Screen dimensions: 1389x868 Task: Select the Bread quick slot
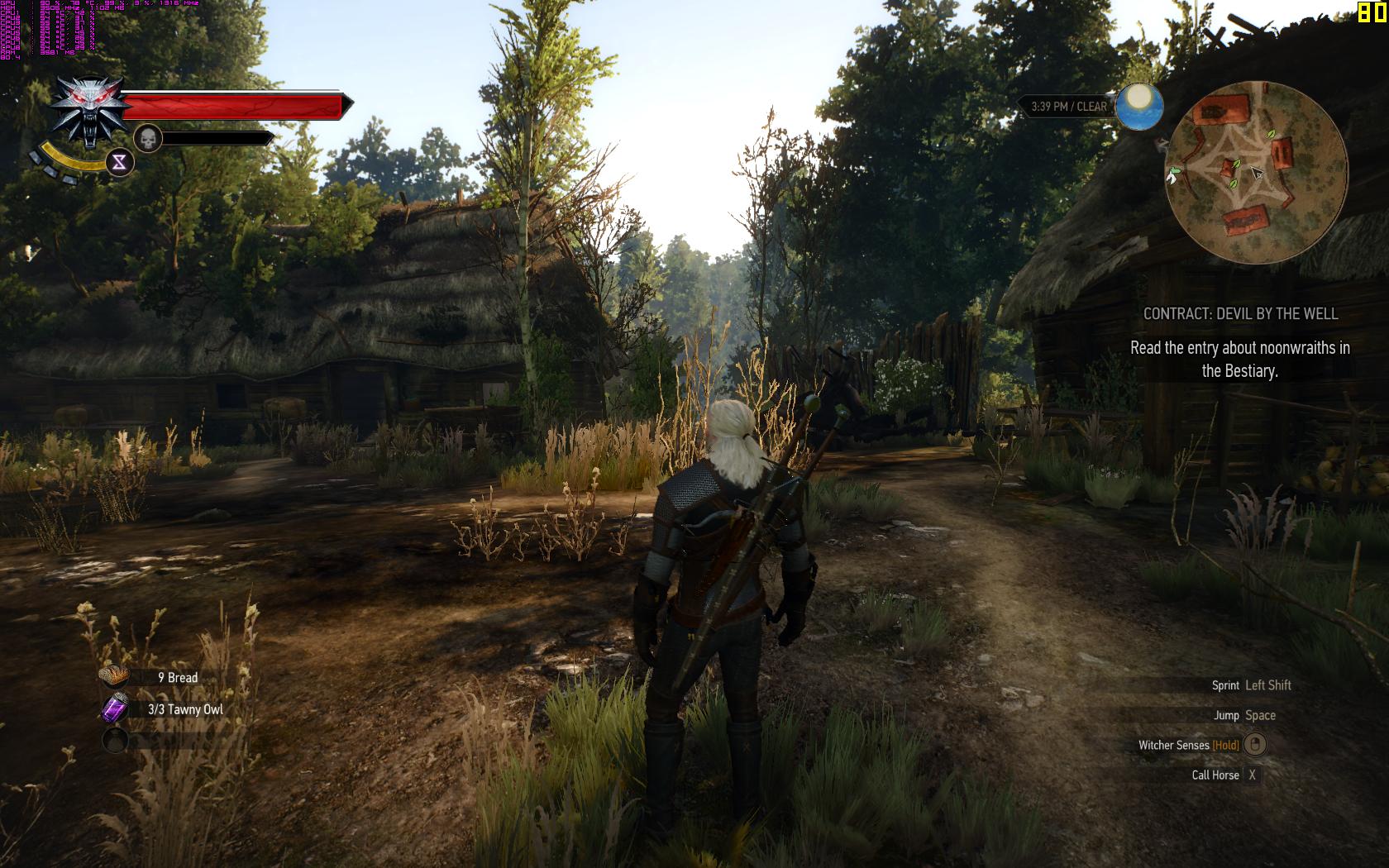[x=115, y=677]
